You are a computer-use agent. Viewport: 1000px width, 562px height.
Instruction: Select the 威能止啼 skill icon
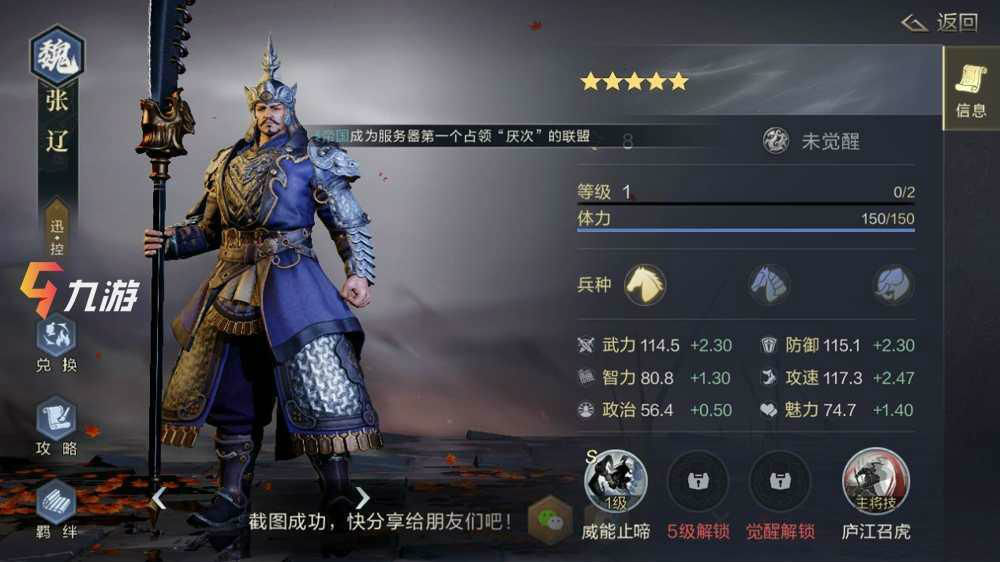tap(615, 481)
